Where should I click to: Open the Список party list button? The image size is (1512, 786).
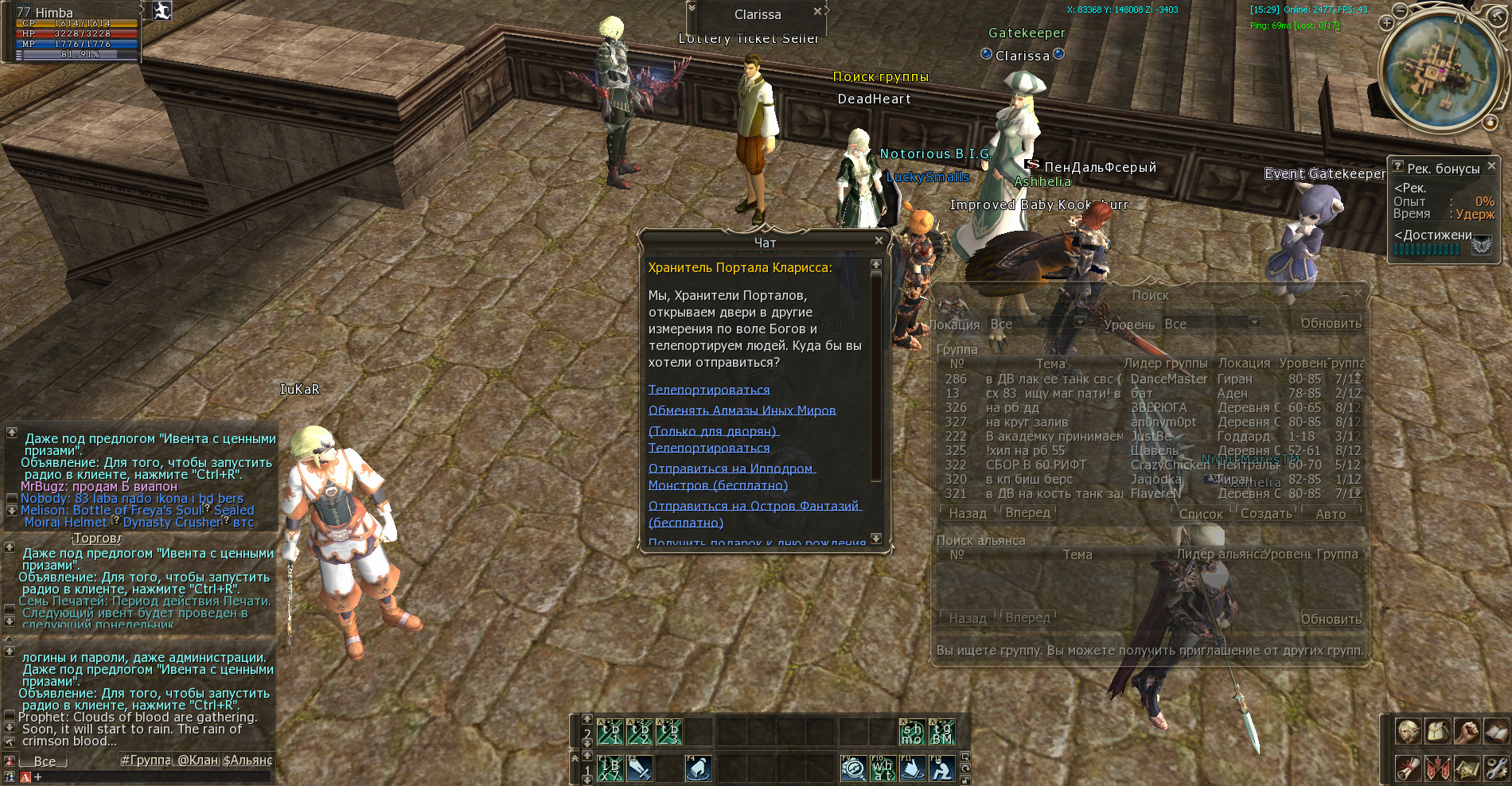coord(1200,514)
